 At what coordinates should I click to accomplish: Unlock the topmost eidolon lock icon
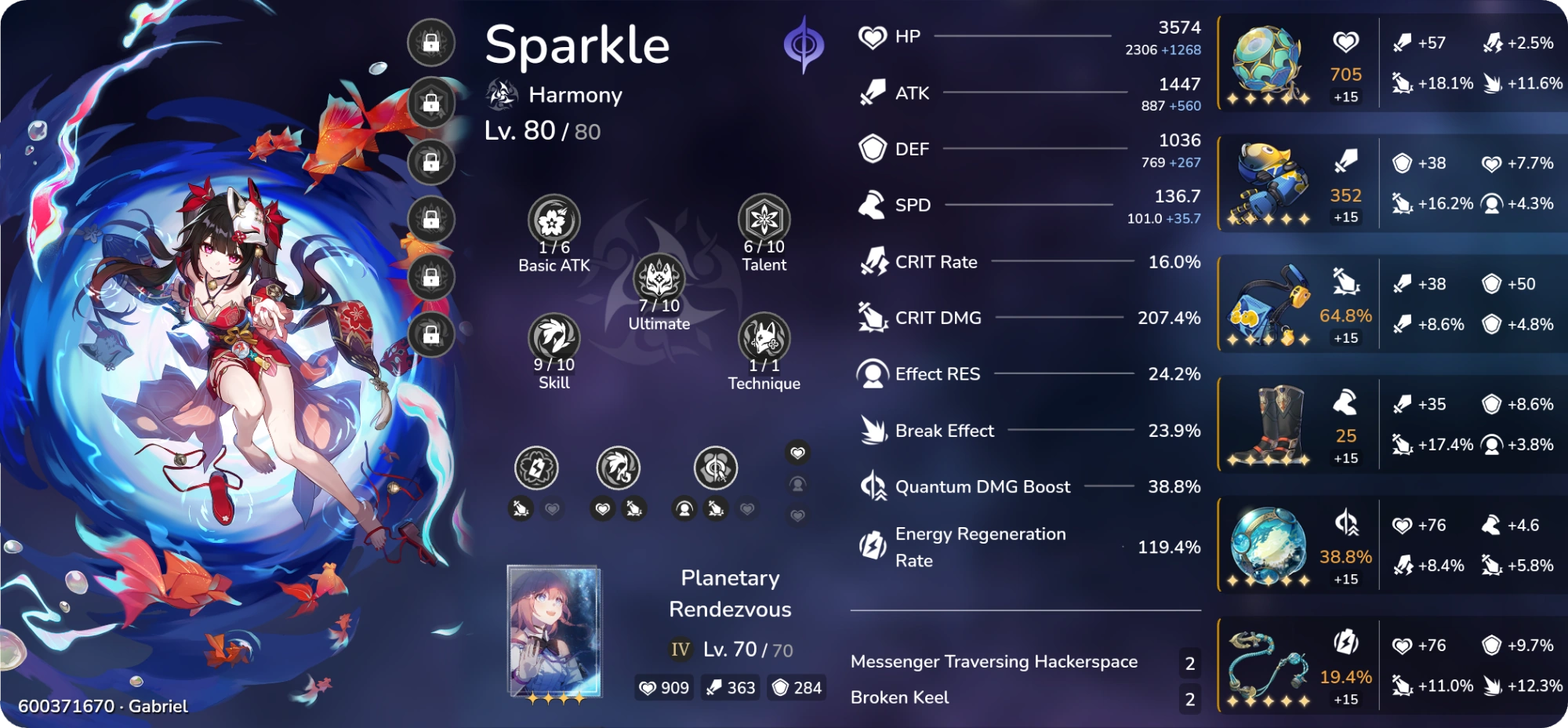(x=429, y=43)
